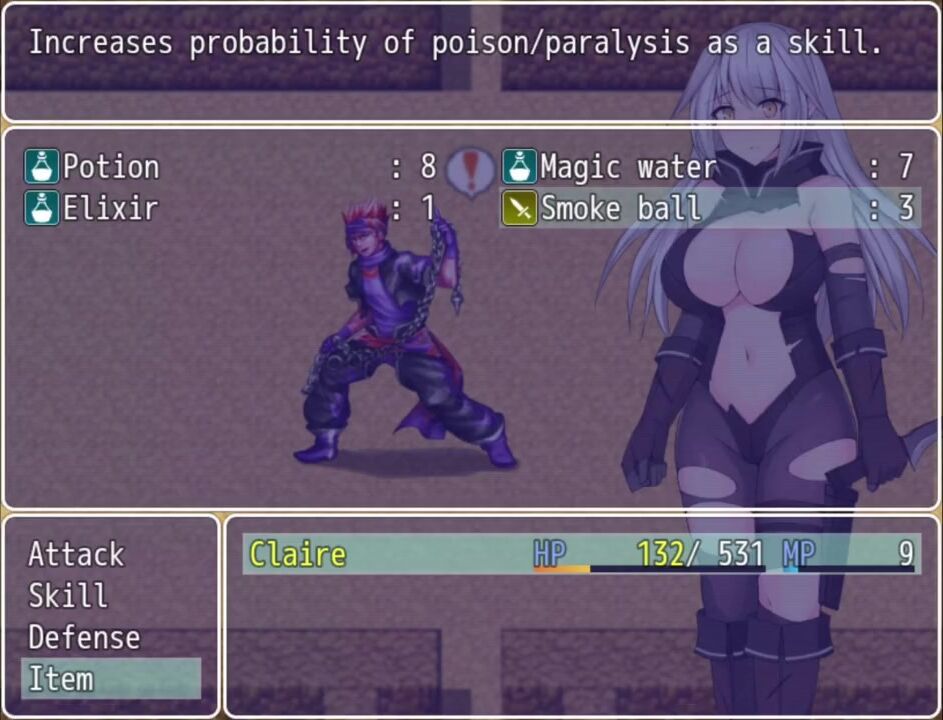
Task: Choose the Attack command
Action: [76, 554]
